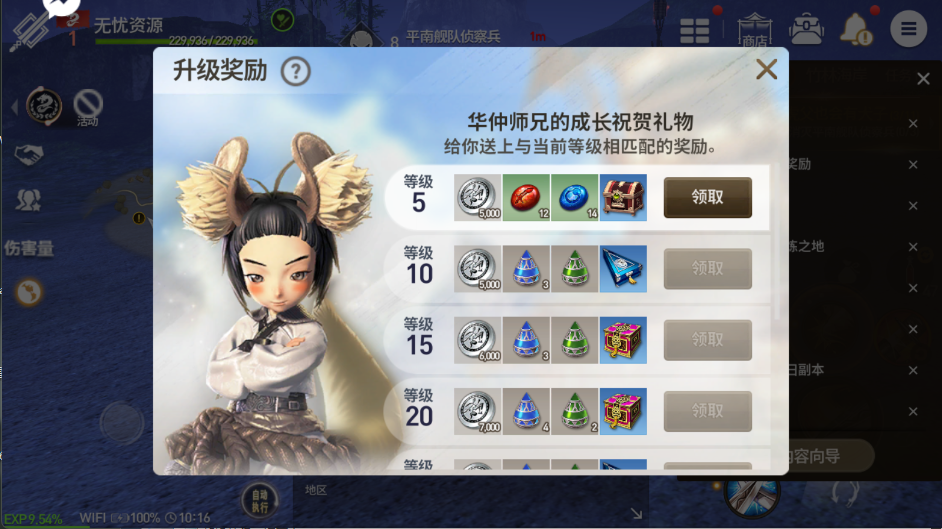Click the greyed claim button for level 15
942x529 pixels.
pos(707,340)
